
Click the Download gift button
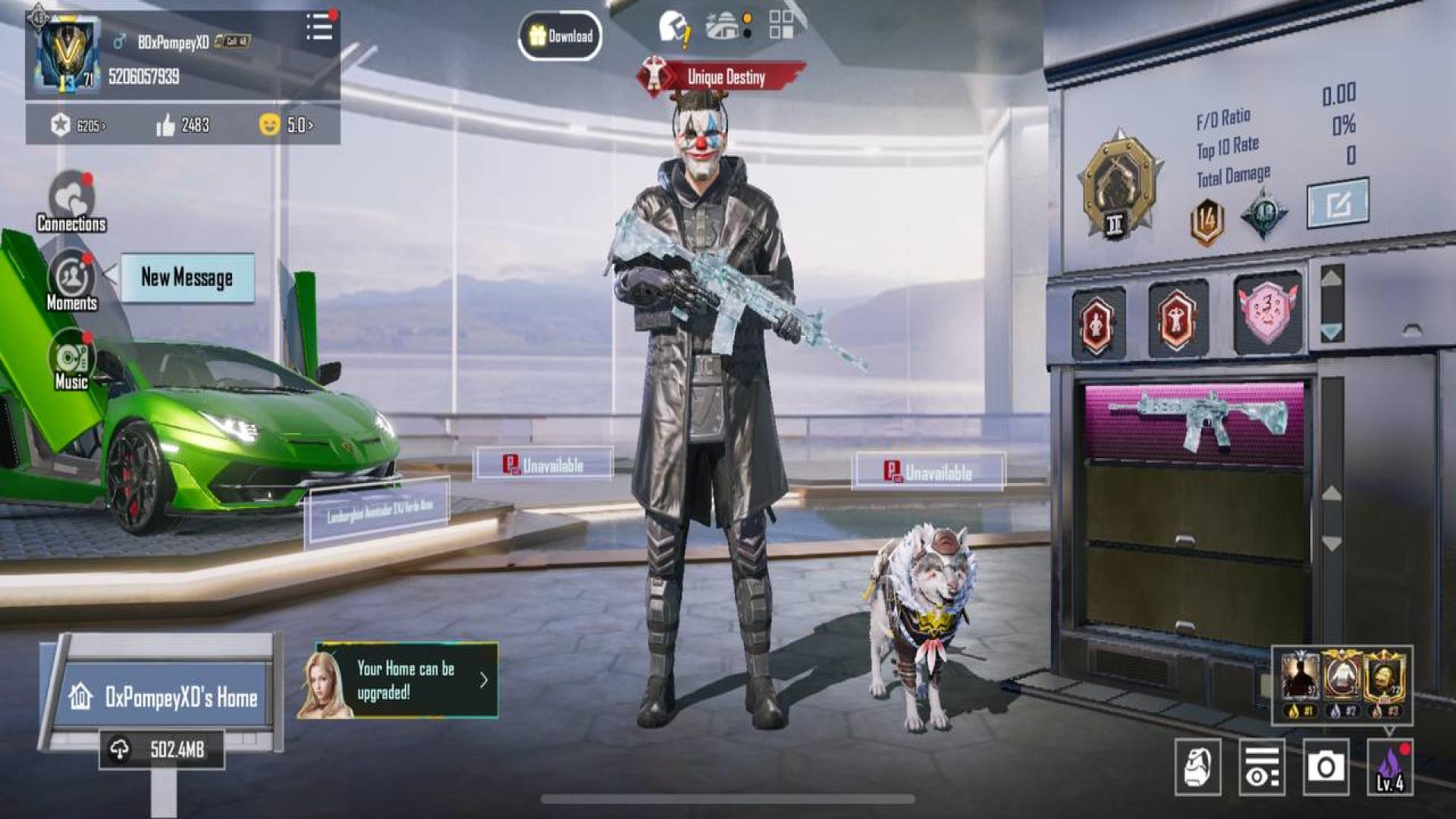coord(560,36)
